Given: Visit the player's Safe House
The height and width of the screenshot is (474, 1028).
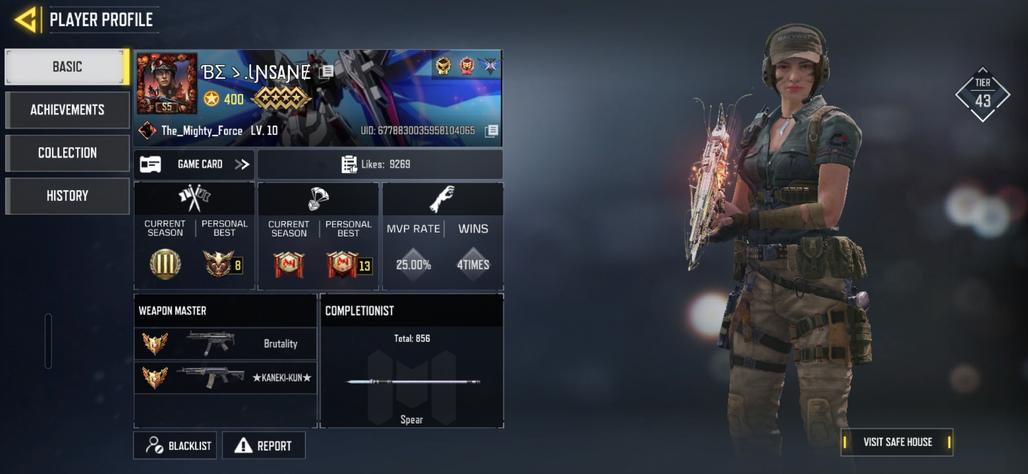Looking at the screenshot, I should [897, 442].
